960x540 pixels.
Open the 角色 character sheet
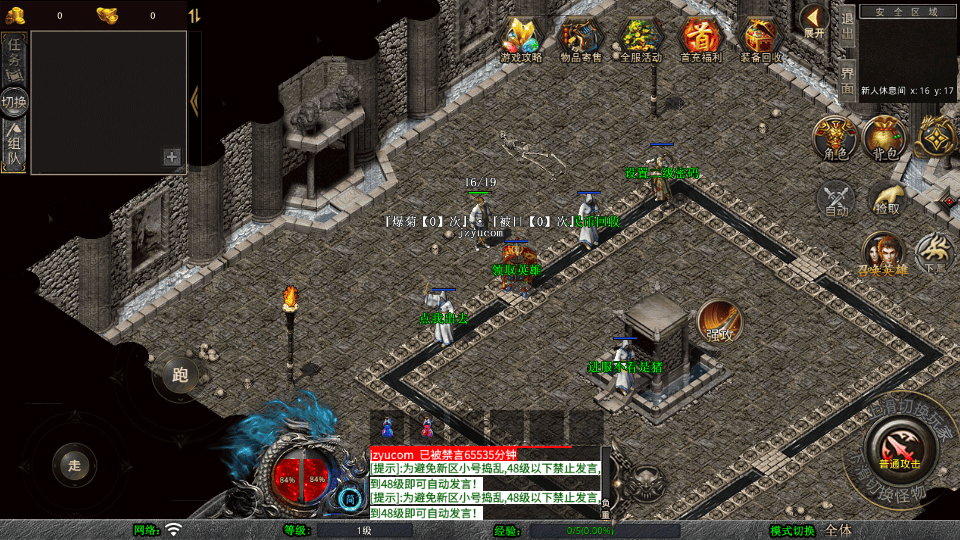click(x=834, y=137)
